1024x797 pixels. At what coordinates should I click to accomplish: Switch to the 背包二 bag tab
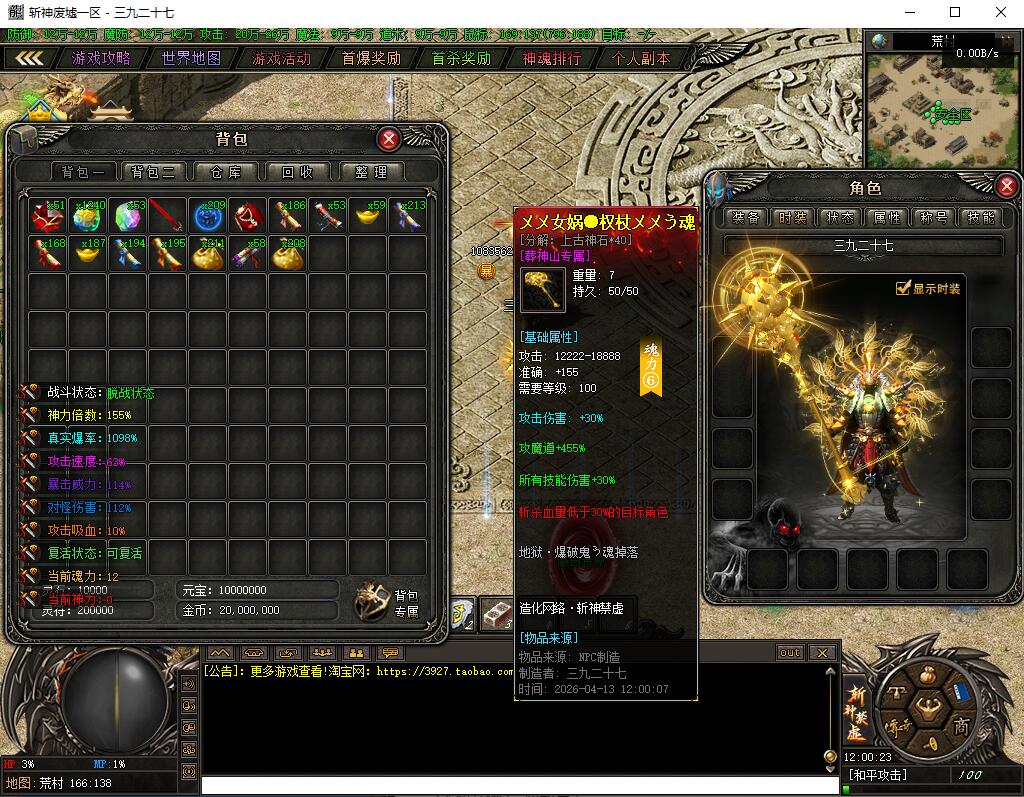click(153, 172)
